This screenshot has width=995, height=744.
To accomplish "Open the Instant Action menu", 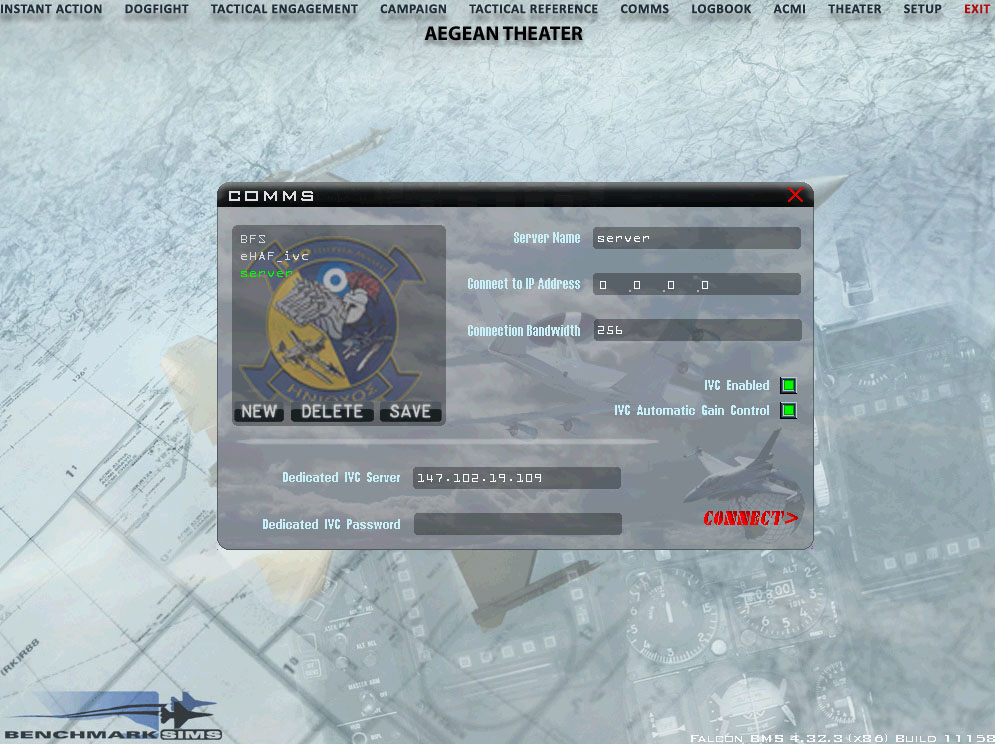I will [52, 9].
